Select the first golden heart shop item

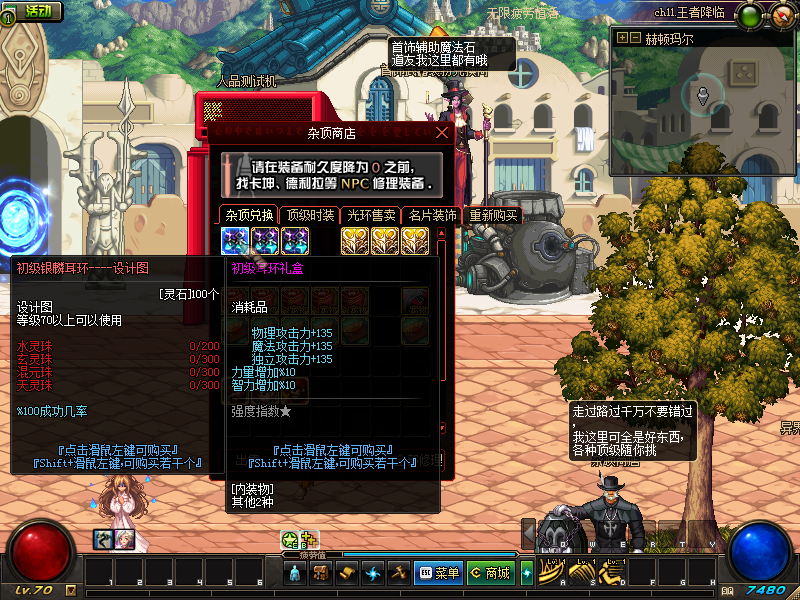[x=355, y=240]
